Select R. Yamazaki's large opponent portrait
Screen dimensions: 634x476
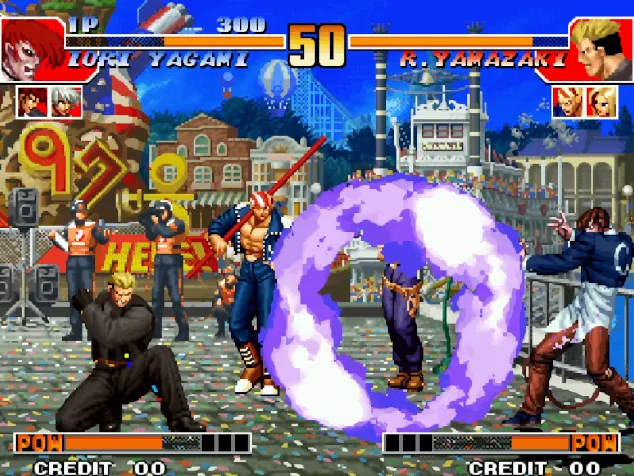coord(601,50)
